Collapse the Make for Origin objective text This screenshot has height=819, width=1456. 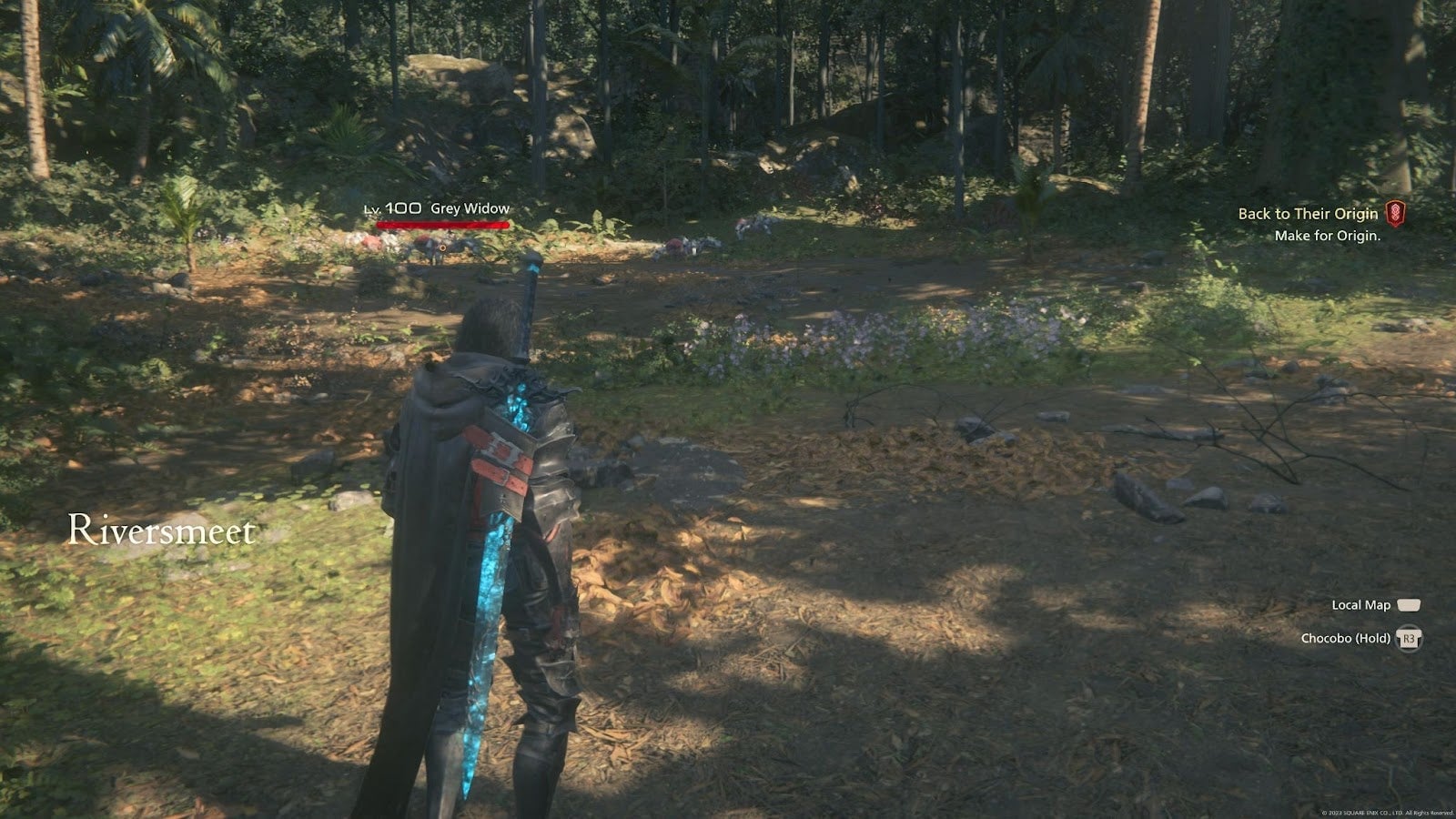(1327, 235)
